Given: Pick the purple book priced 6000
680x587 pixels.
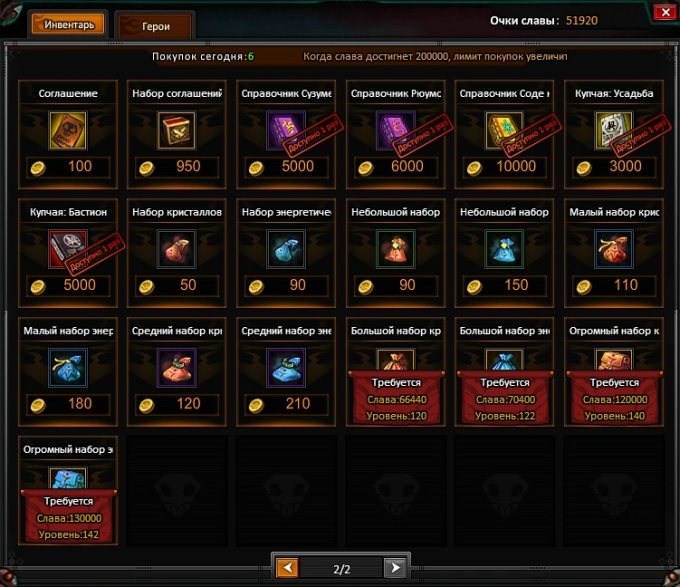Looking at the screenshot, I should pyautogui.click(x=396, y=130).
